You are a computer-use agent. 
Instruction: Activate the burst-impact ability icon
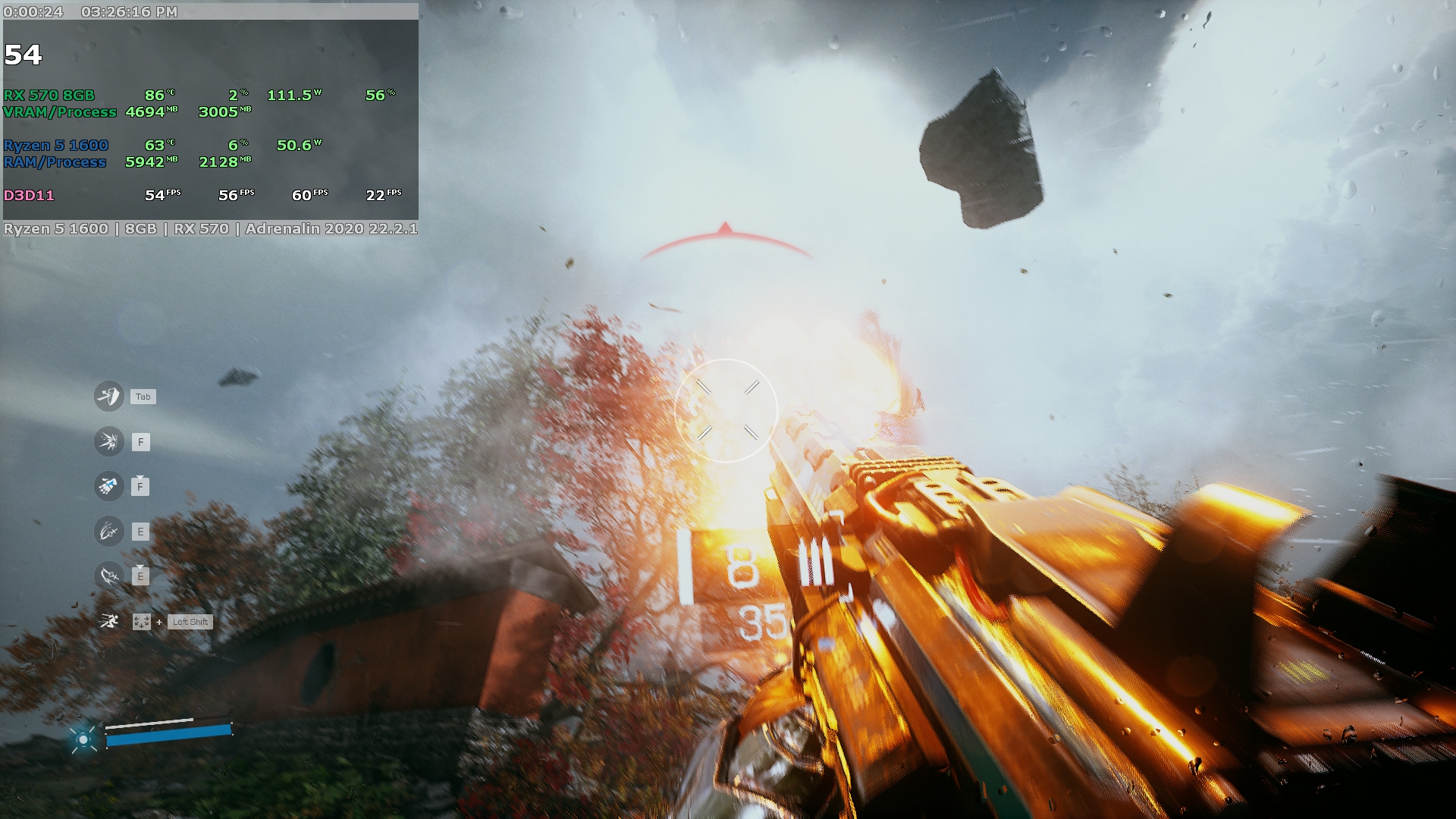[108, 441]
